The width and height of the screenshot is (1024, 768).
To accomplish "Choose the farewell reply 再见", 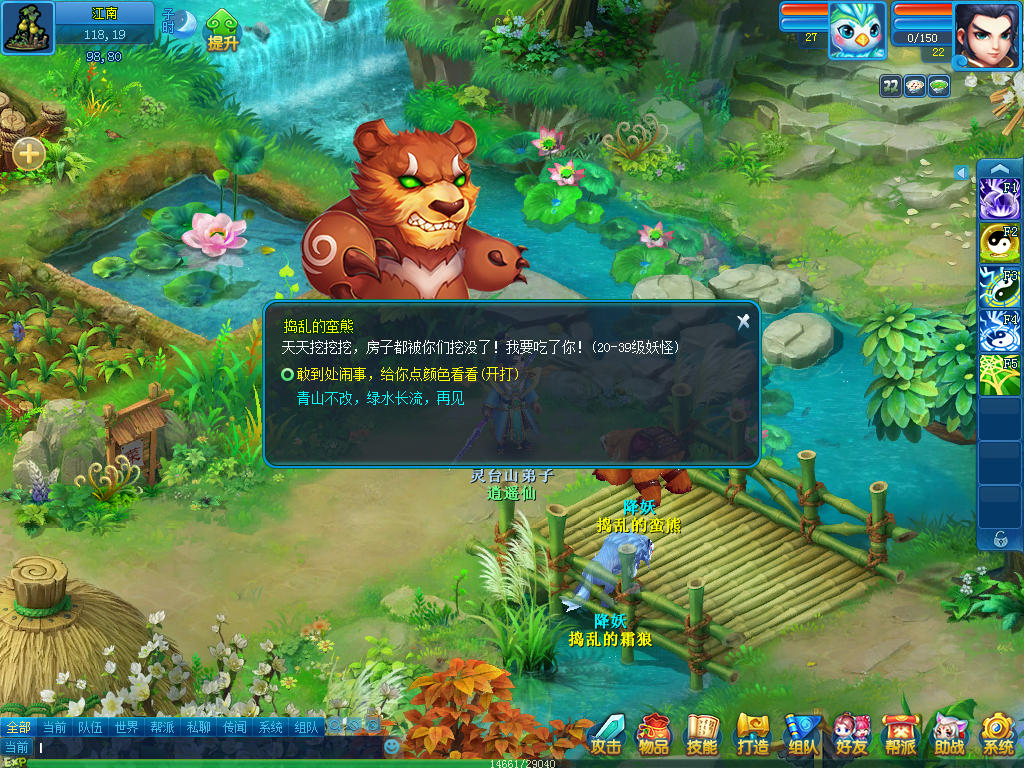I will pyautogui.click(x=380, y=398).
